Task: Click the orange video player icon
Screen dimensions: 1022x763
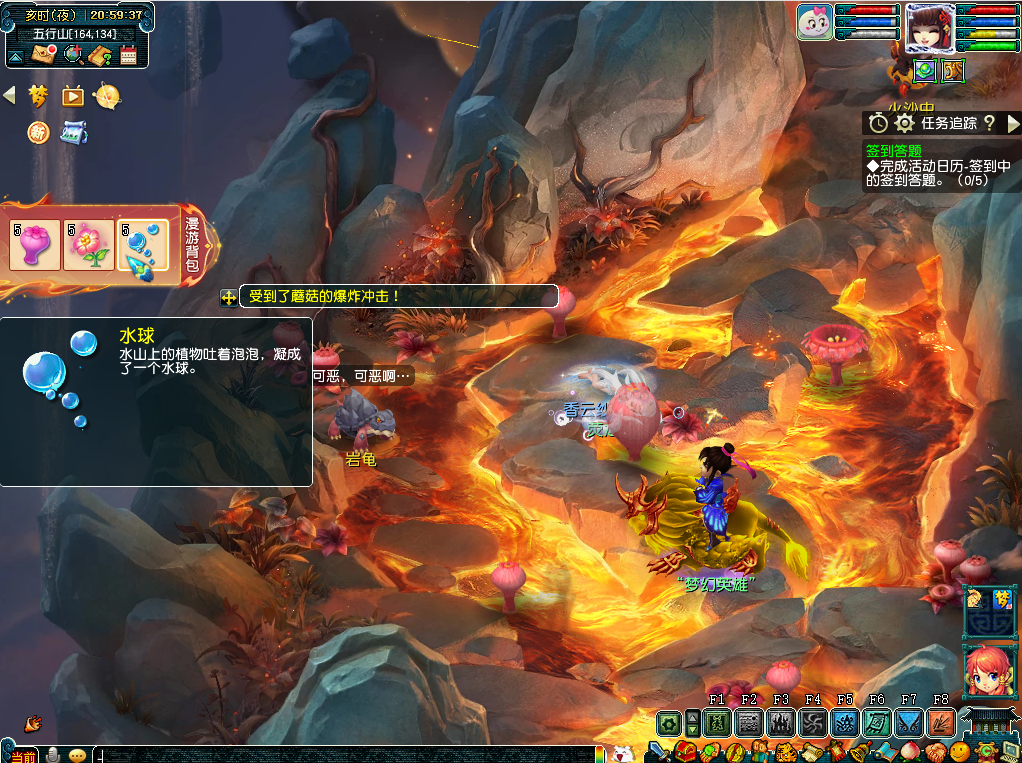Action: tap(72, 96)
